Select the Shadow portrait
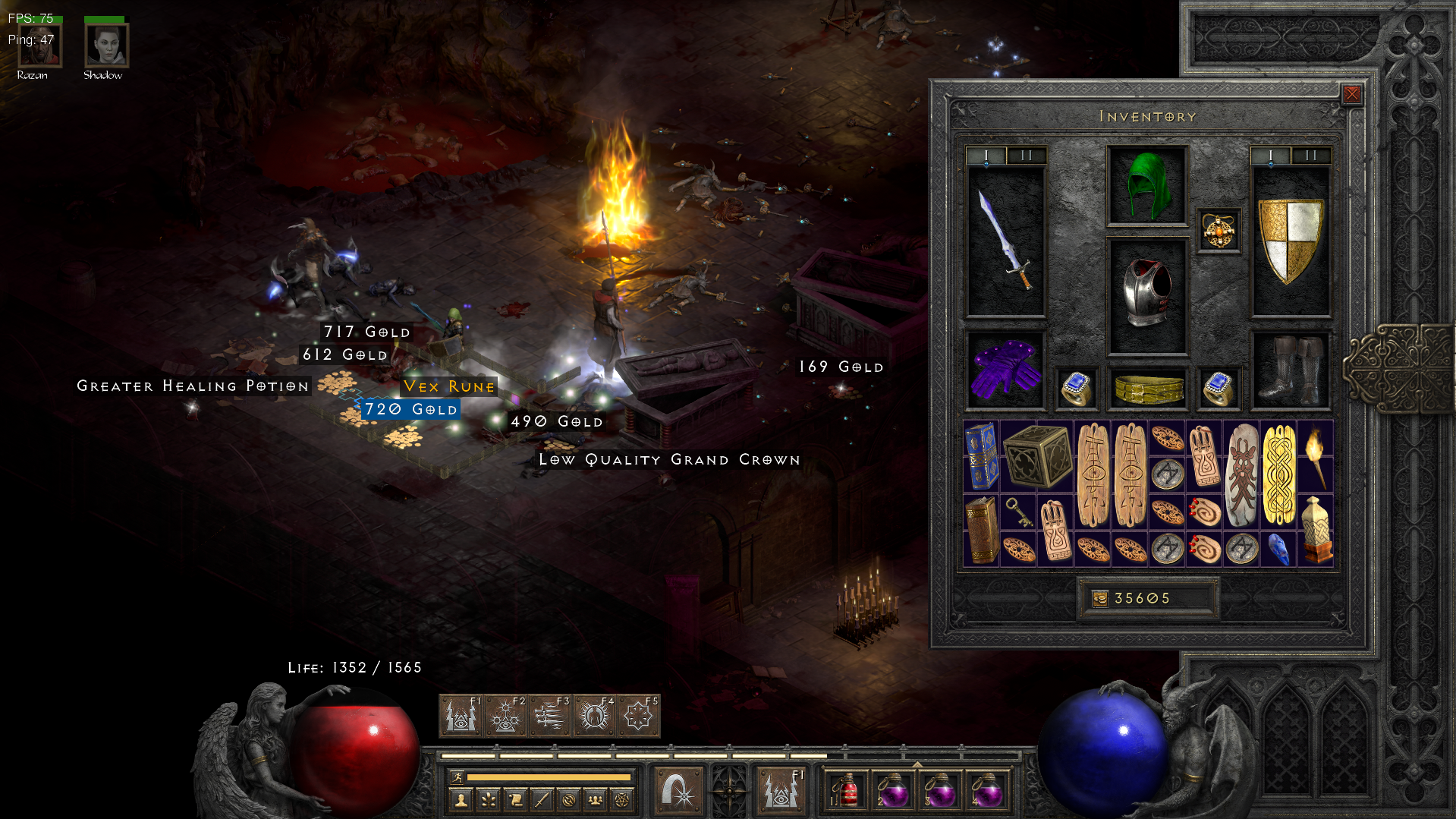 (105, 46)
